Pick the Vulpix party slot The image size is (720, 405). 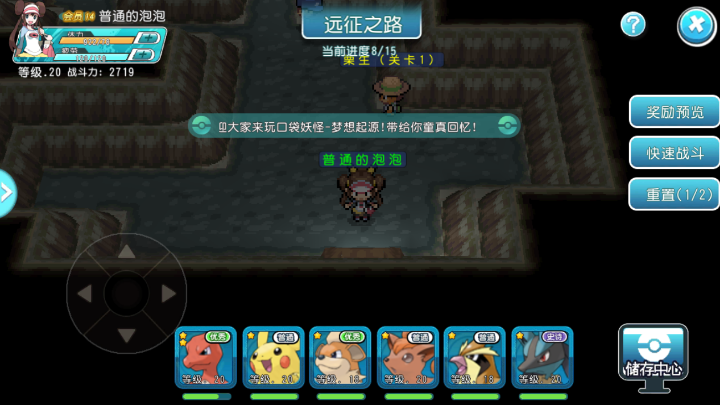pos(408,357)
